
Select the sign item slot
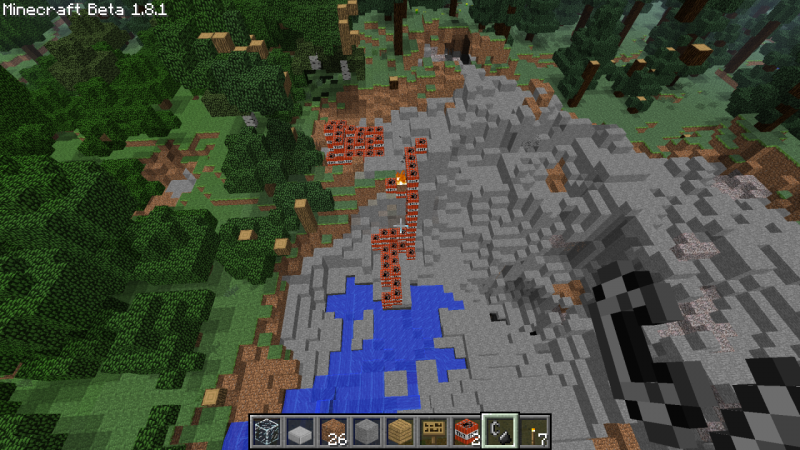coord(433,431)
